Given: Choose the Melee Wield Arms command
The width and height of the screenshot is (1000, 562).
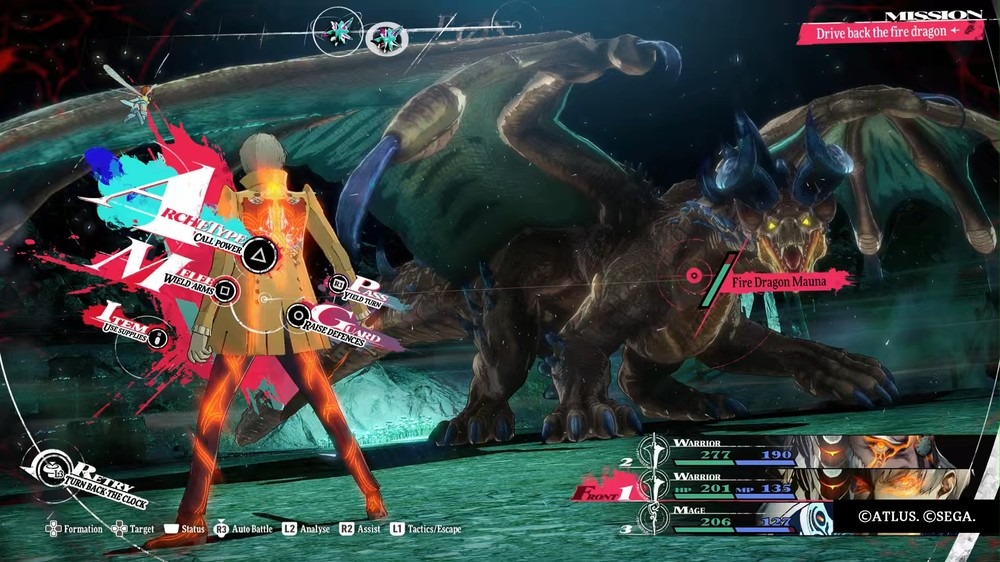Looking at the screenshot, I should point(227,291).
